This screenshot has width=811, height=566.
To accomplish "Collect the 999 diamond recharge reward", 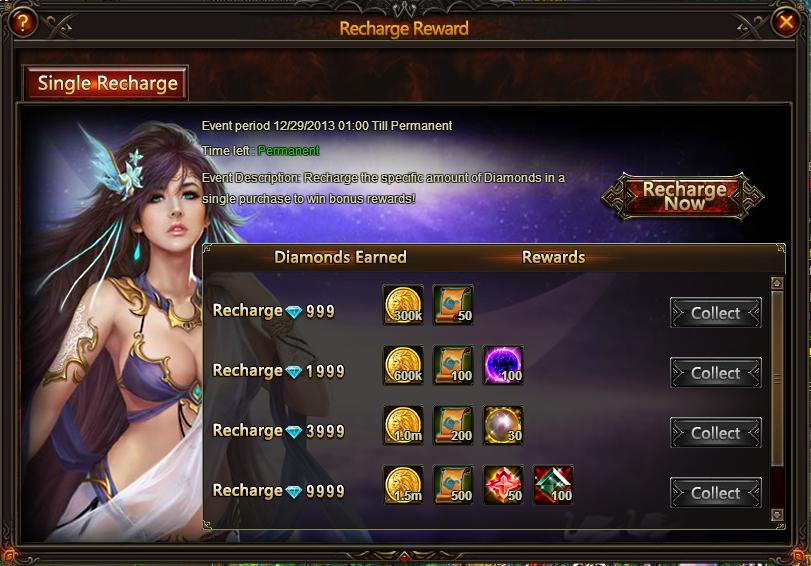I will (715, 313).
